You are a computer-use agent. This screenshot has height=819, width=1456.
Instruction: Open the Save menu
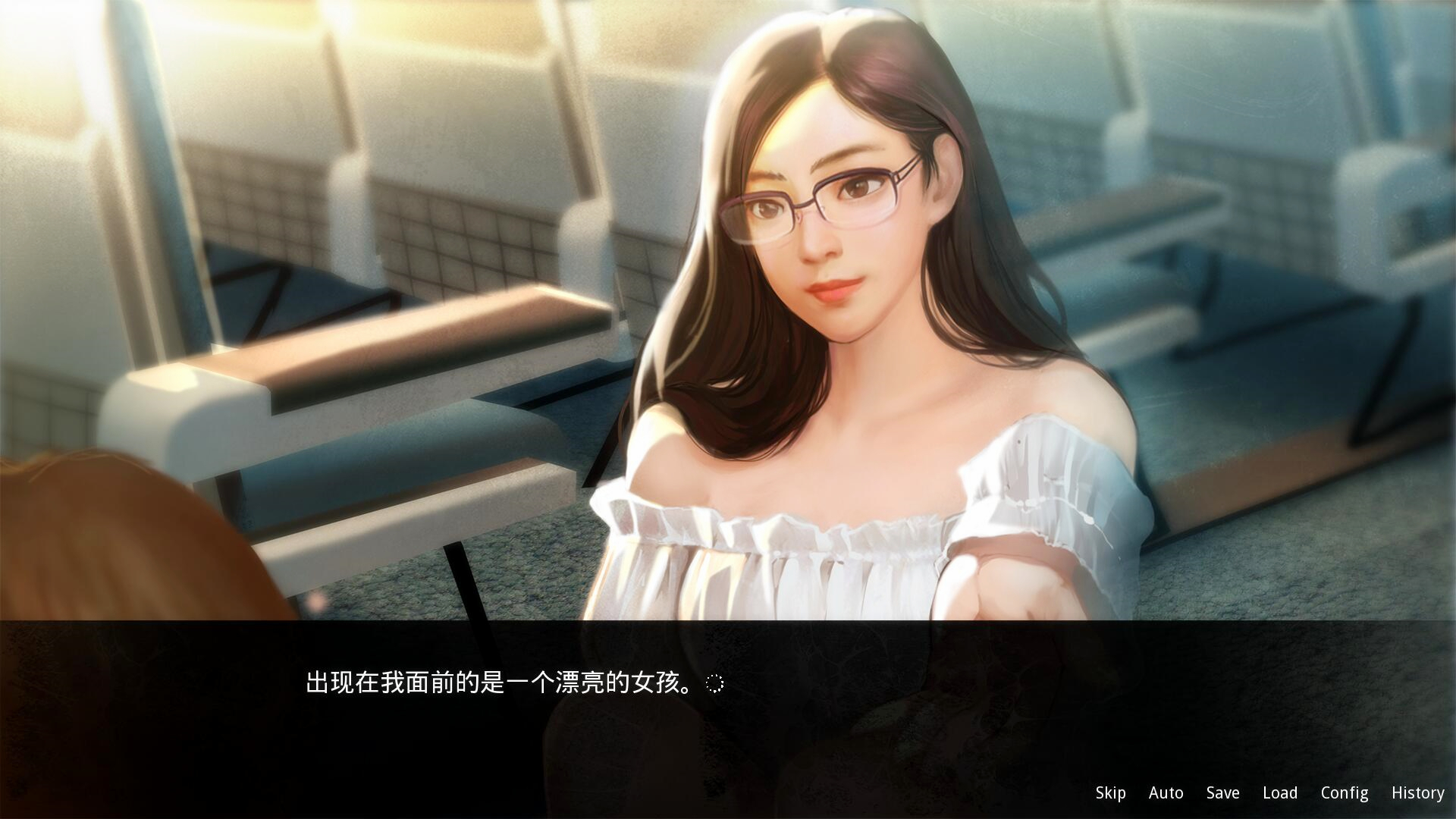[1222, 792]
